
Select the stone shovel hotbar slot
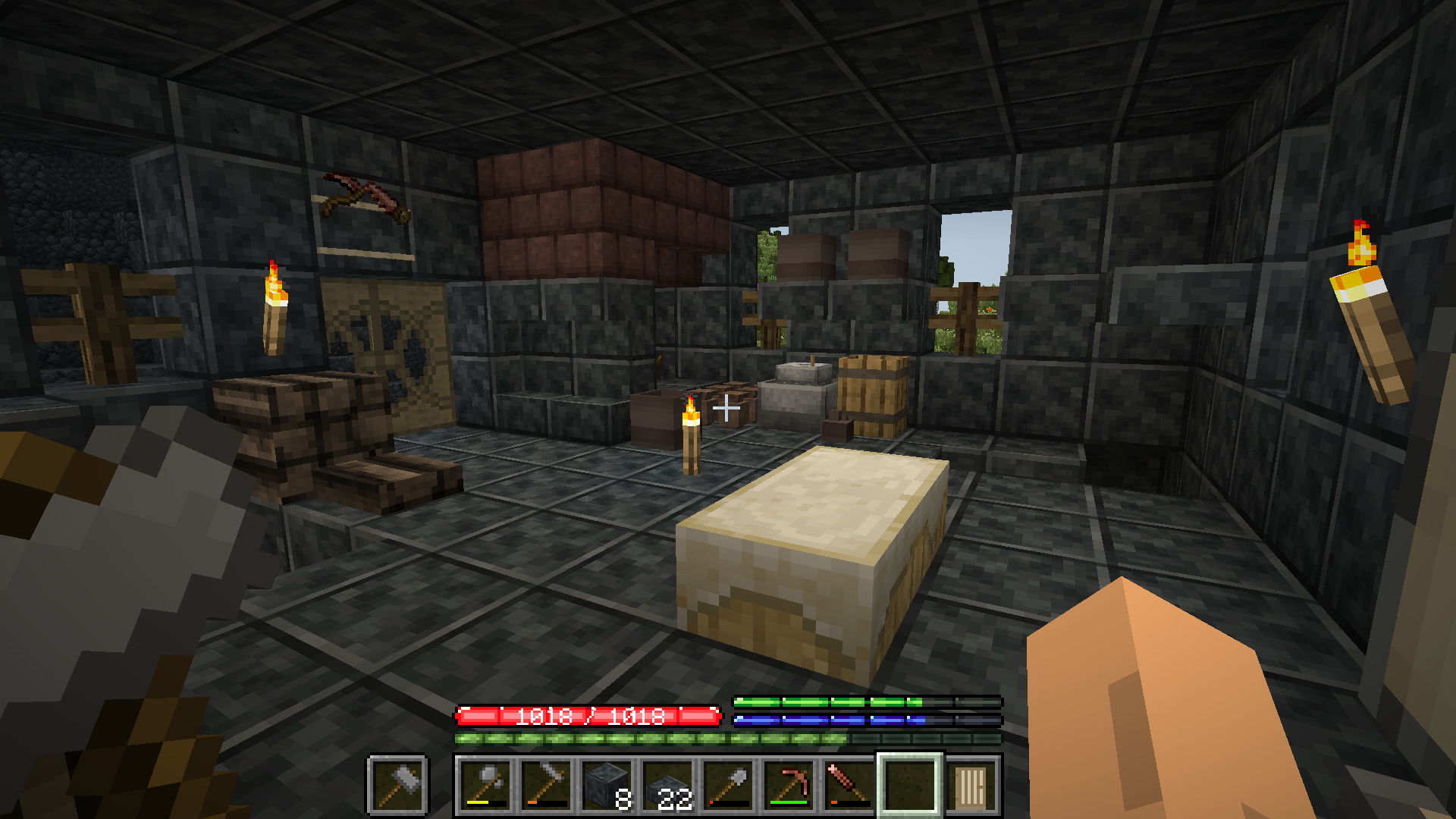(728, 786)
